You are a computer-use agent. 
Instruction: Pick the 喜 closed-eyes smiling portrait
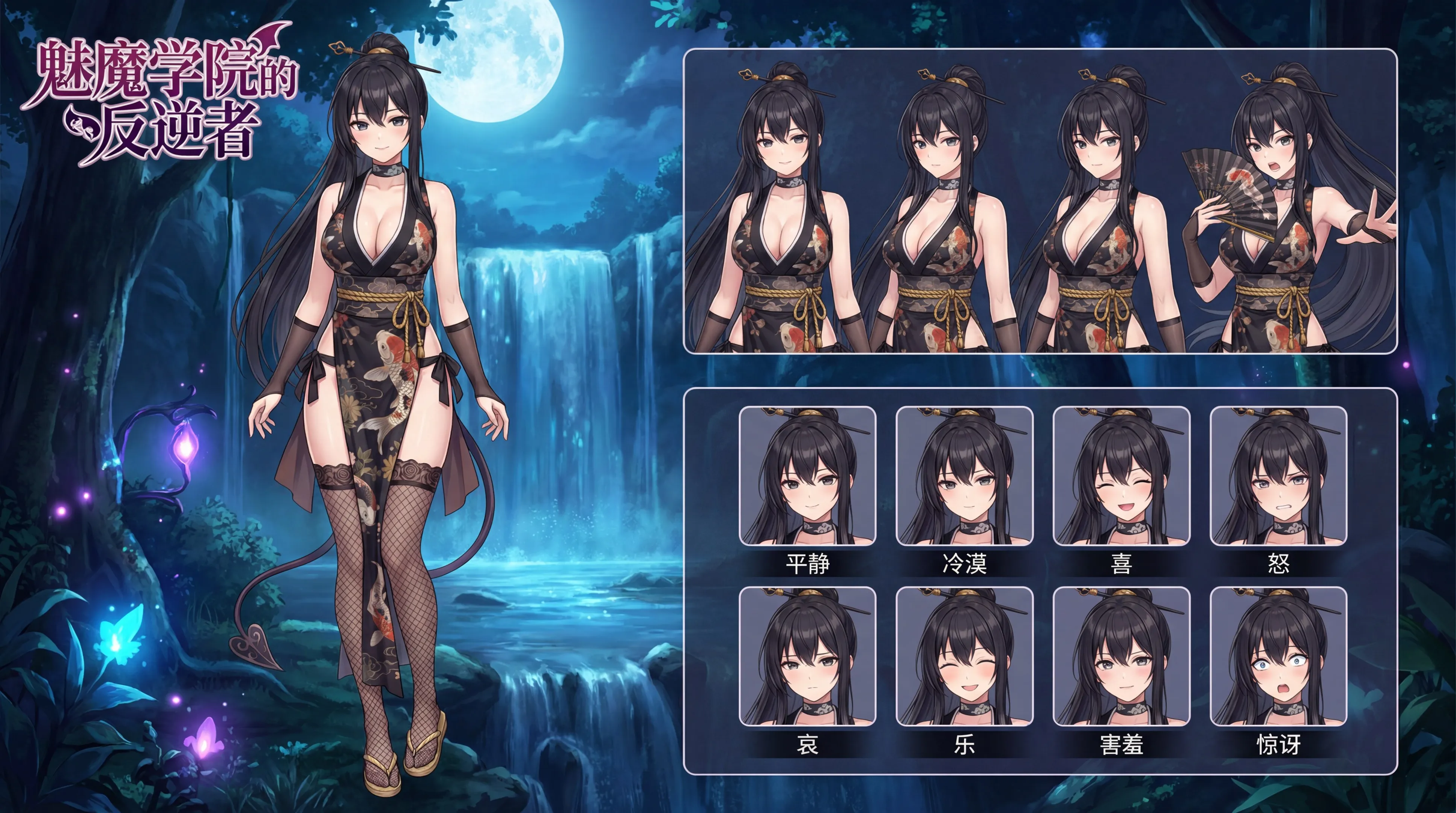pos(1122,476)
